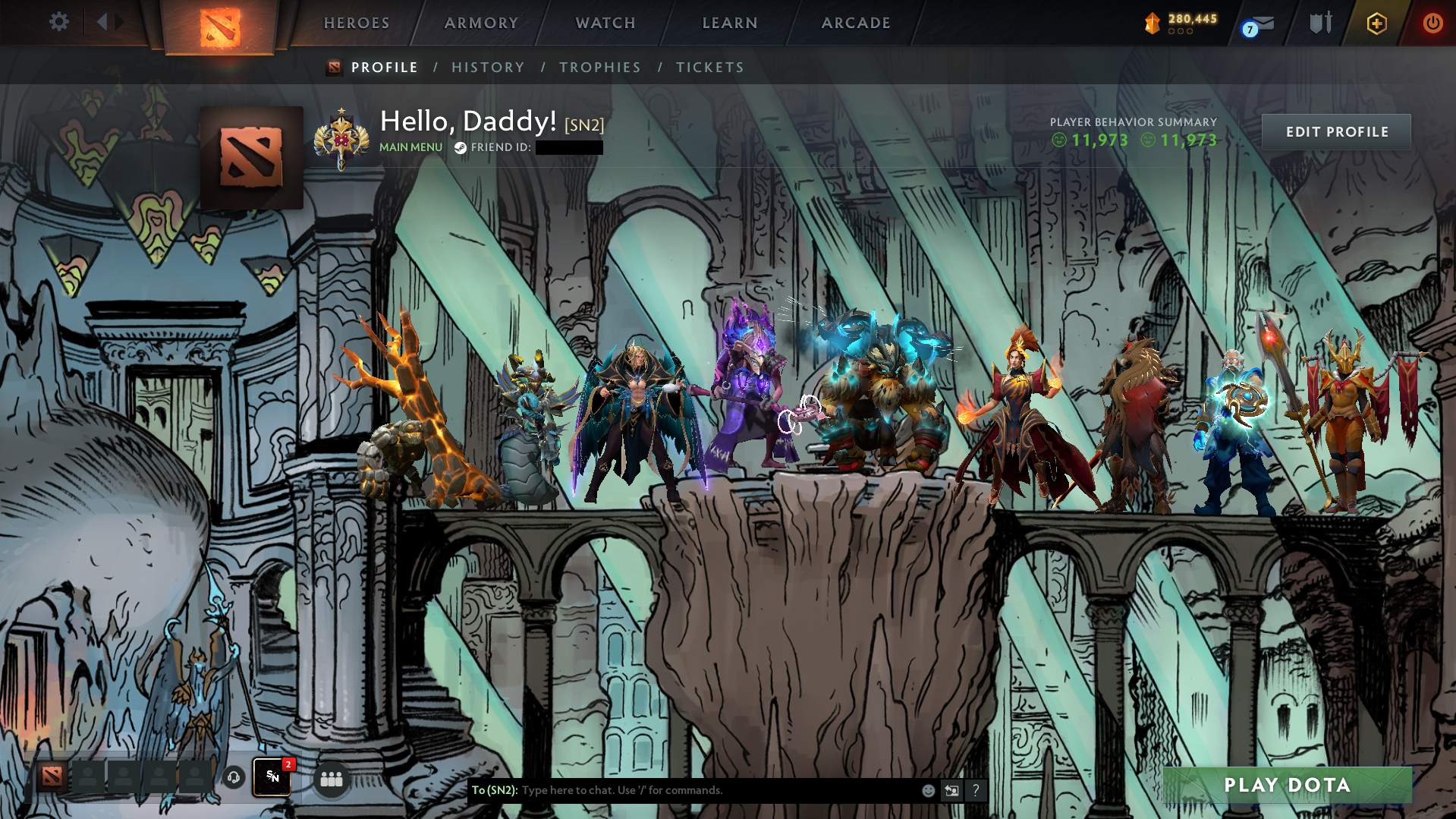The height and width of the screenshot is (819, 1456).
Task: Open Dota Plus subscription hexagon icon
Action: coord(1376,23)
